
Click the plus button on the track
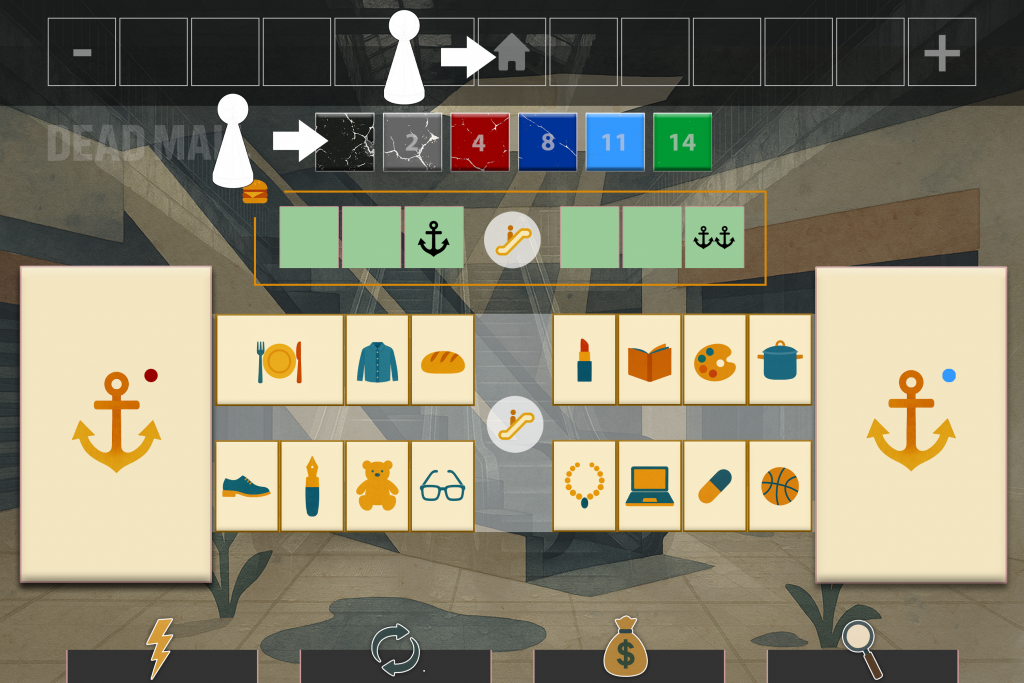tap(941, 52)
